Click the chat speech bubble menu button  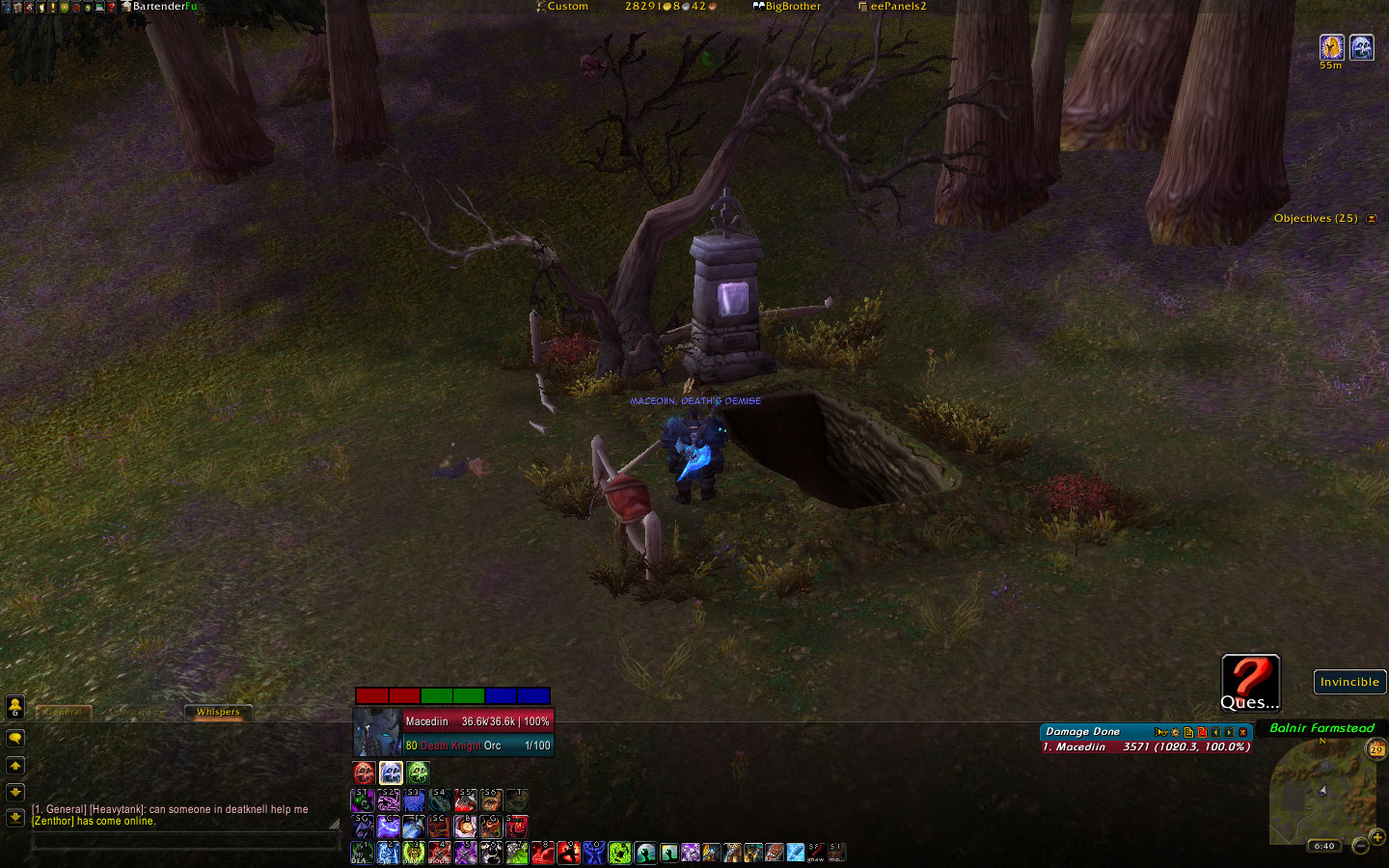[x=15, y=738]
